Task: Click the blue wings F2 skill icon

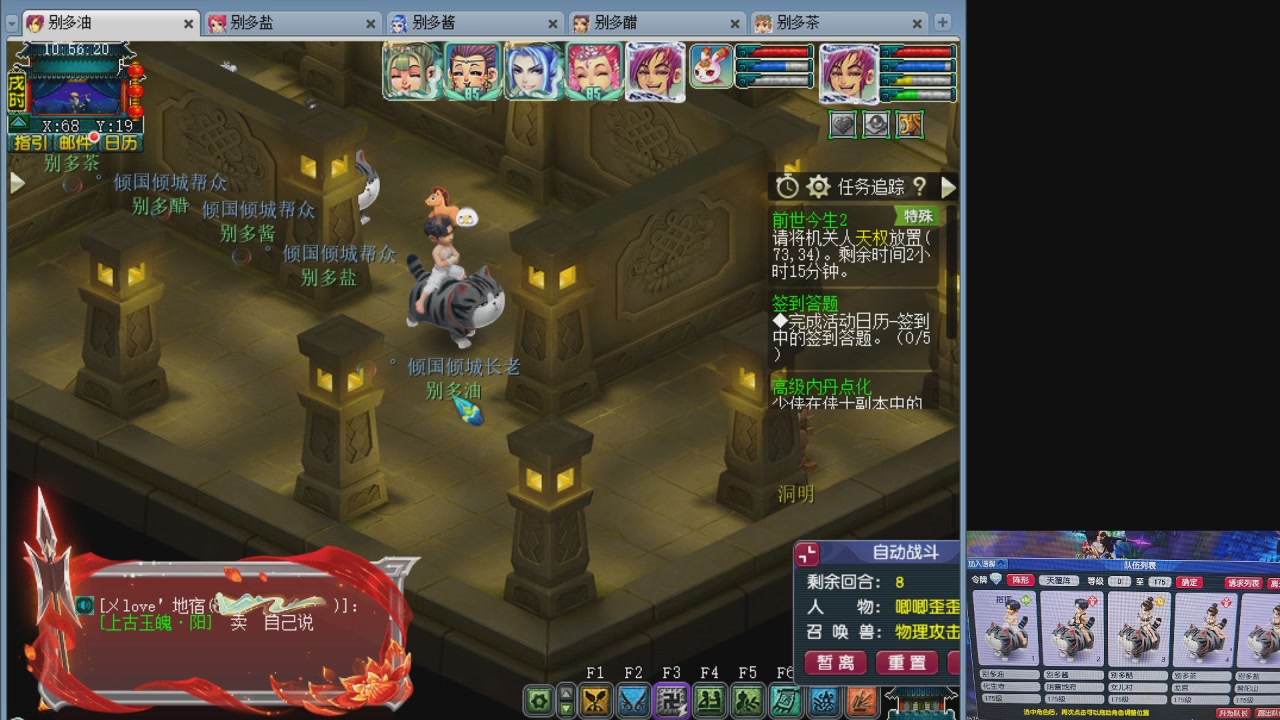Action: point(634,700)
